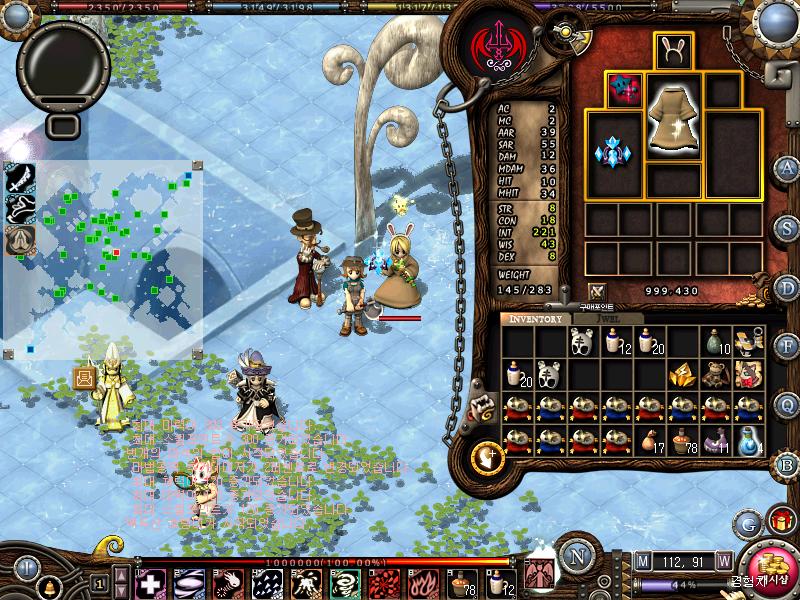This screenshot has width=800, height=600.
Task: Click the round N button near hotbar
Action: pos(576,556)
